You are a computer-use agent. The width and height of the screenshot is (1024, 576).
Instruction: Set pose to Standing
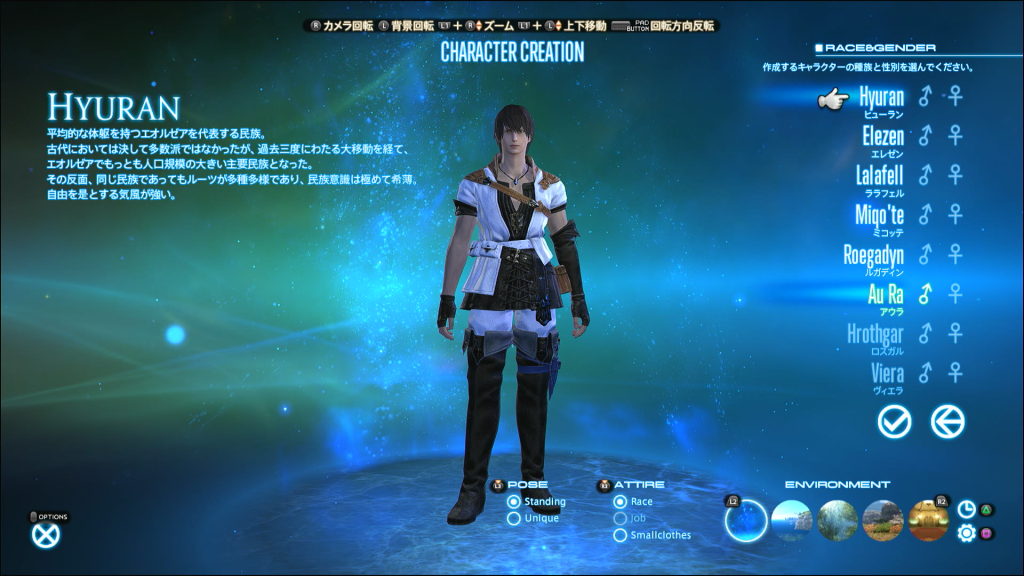click(x=514, y=502)
